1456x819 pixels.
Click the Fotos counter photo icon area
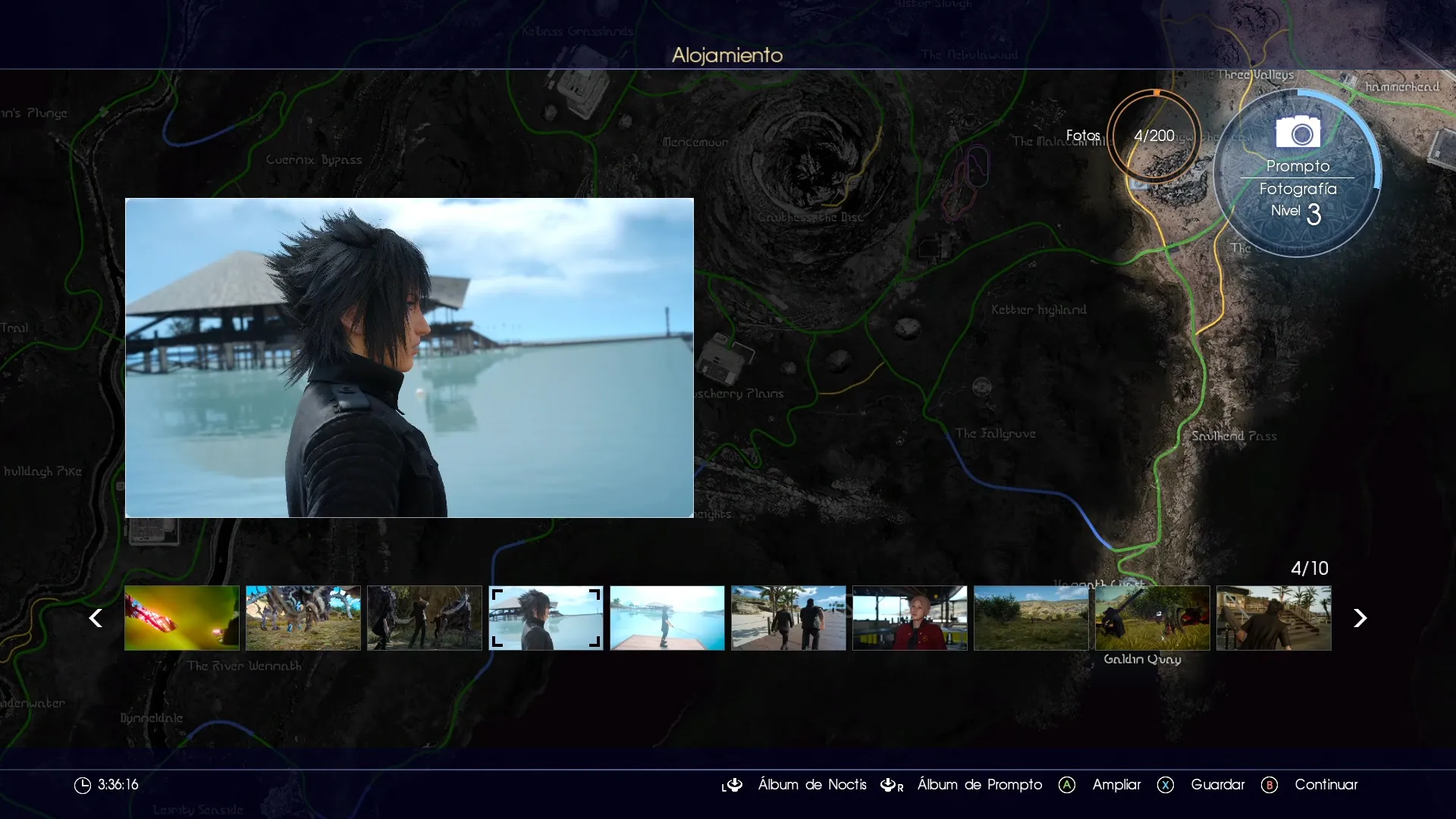tap(1153, 135)
